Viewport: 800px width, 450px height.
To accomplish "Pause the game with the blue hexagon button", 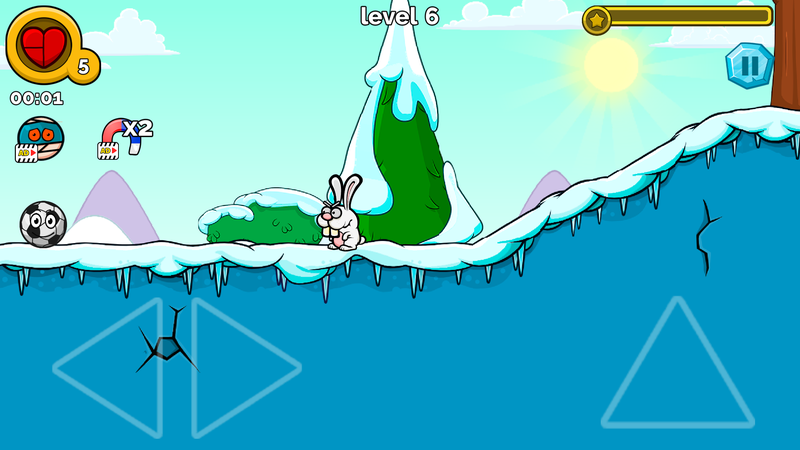I will 748,66.
